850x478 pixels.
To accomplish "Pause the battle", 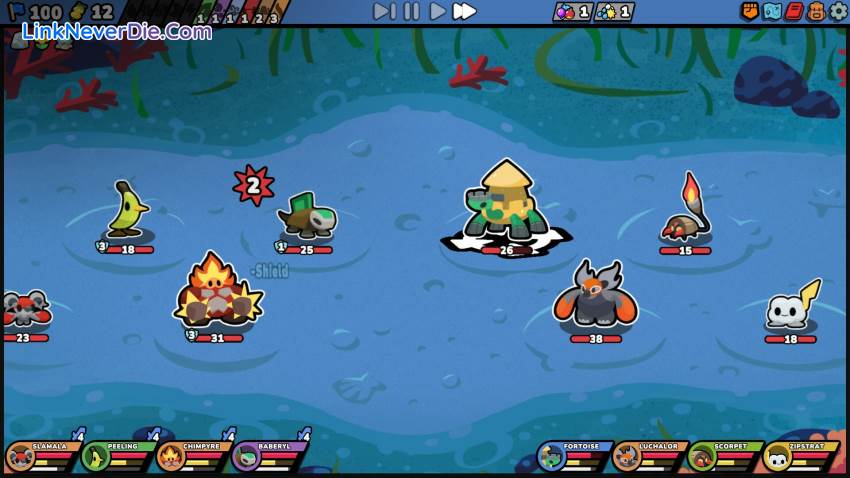I will click(x=411, y=11).
